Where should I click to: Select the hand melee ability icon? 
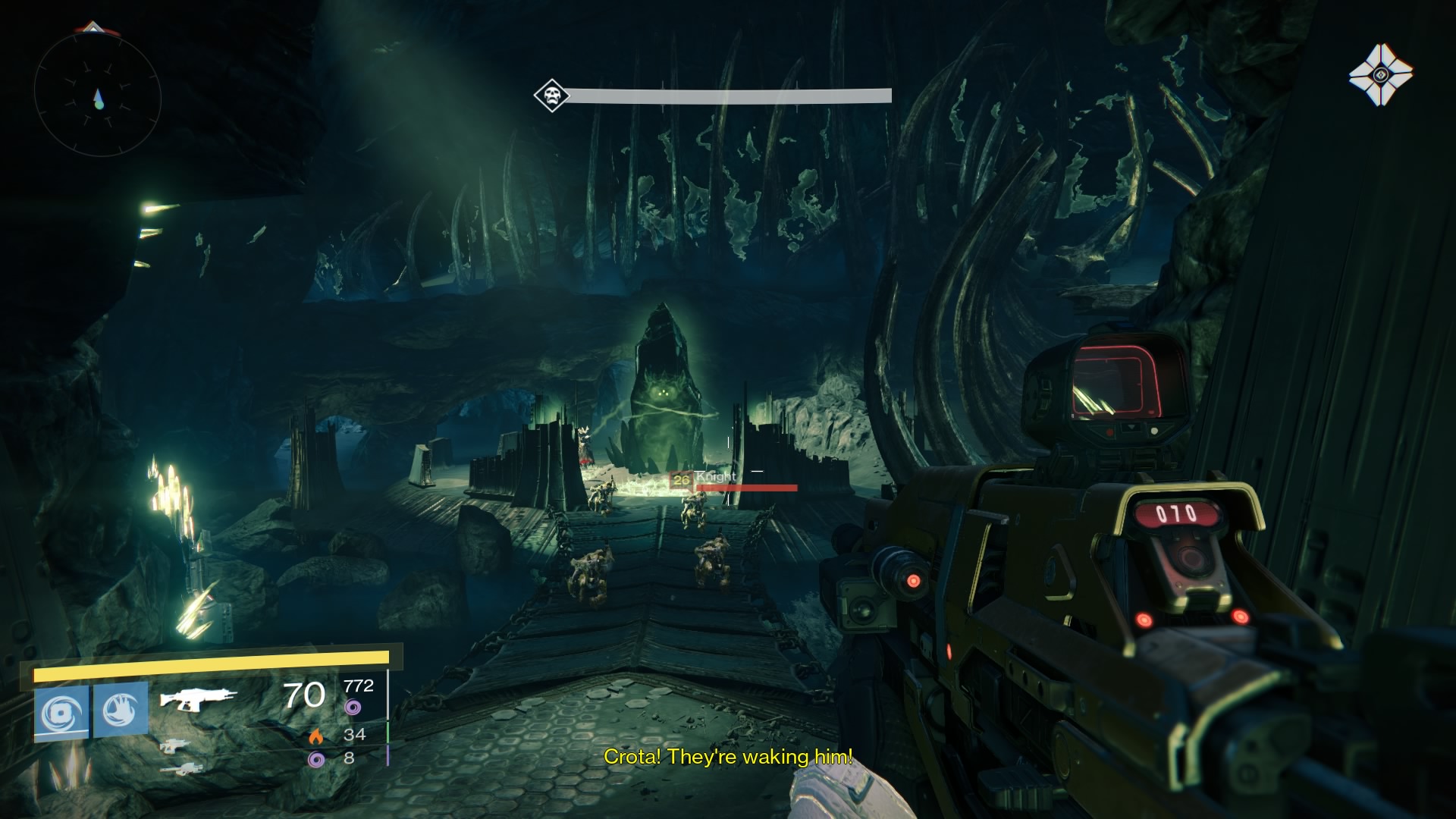pyautogui.click(x=121, y=709)
